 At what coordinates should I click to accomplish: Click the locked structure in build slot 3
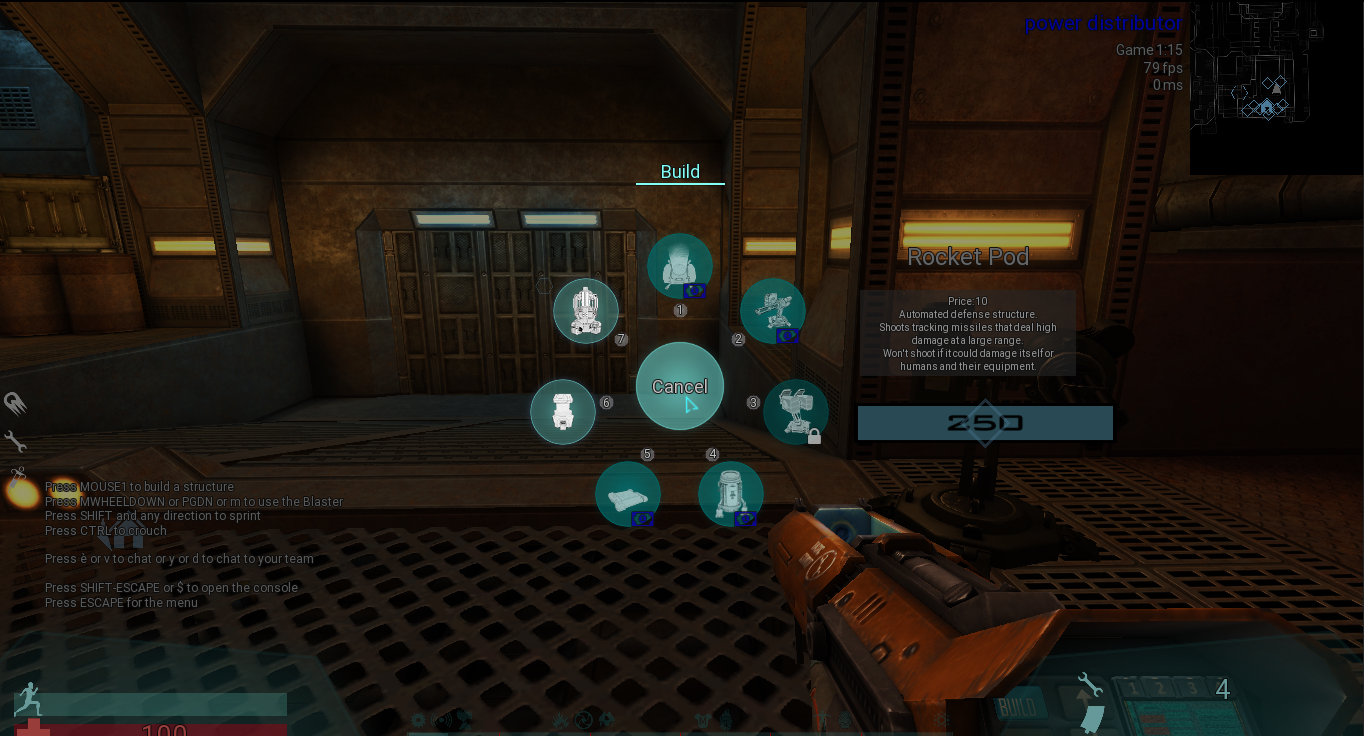pyautogui.click(x=796, y=410)
